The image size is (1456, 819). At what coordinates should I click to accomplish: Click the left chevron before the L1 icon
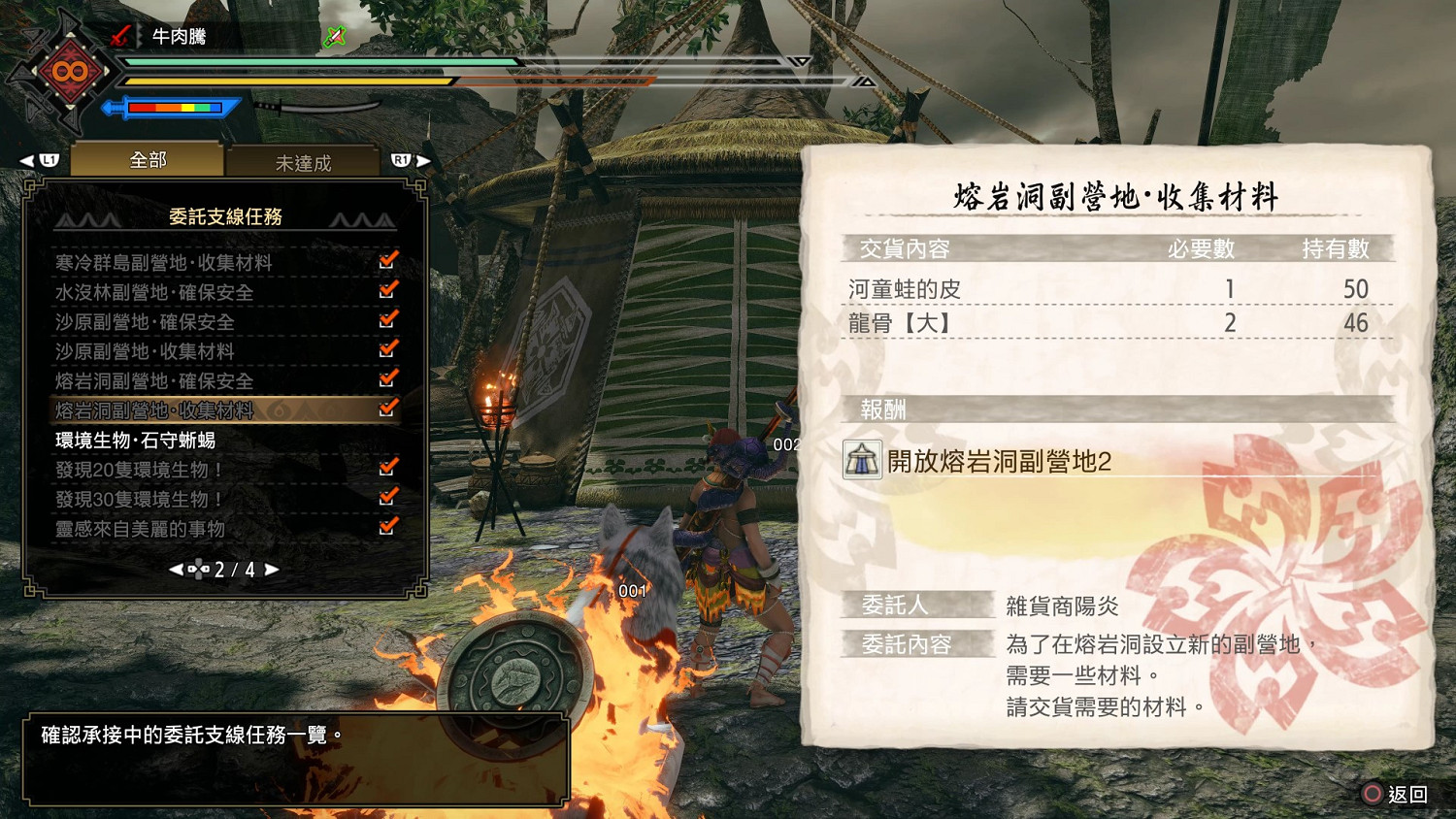click(x=26, y=160)
